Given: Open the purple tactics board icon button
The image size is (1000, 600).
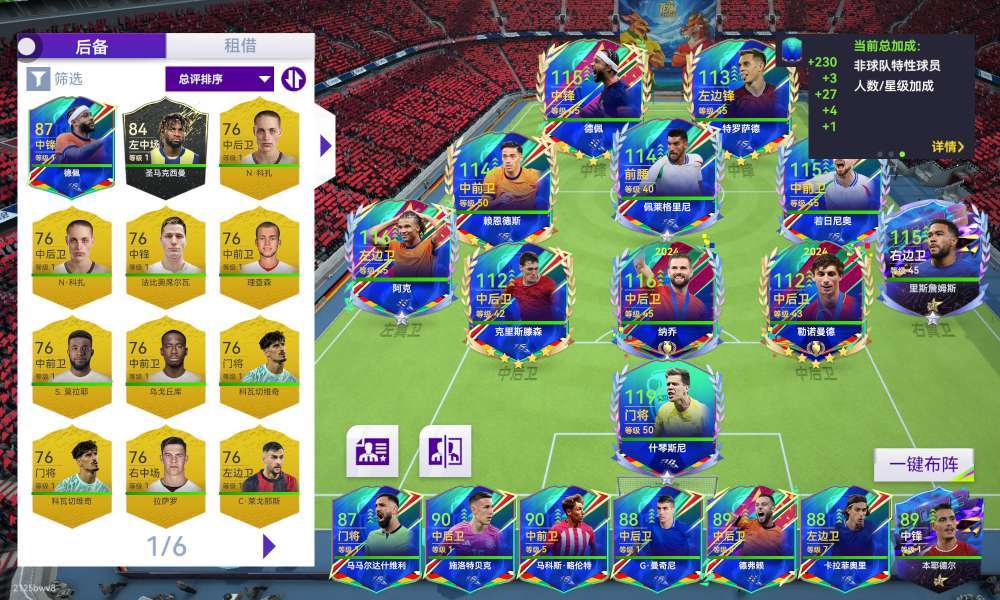Looking at the screenshot, I should (x=445, y=451).
